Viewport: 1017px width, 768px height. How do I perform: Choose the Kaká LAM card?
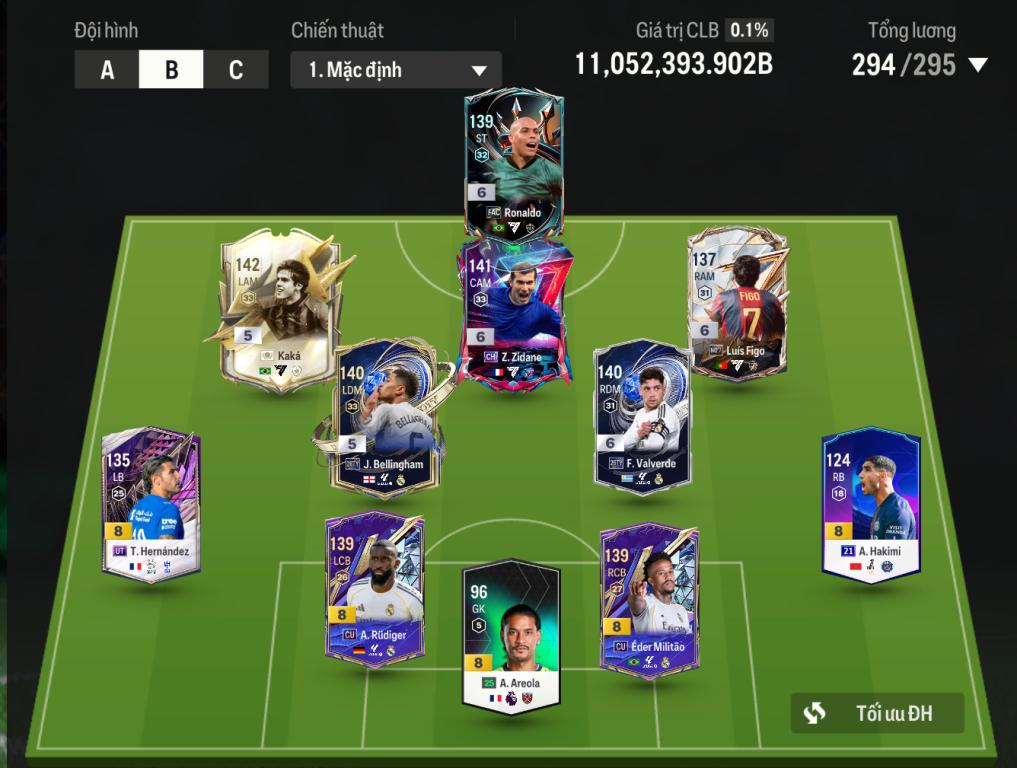point(280,310)
